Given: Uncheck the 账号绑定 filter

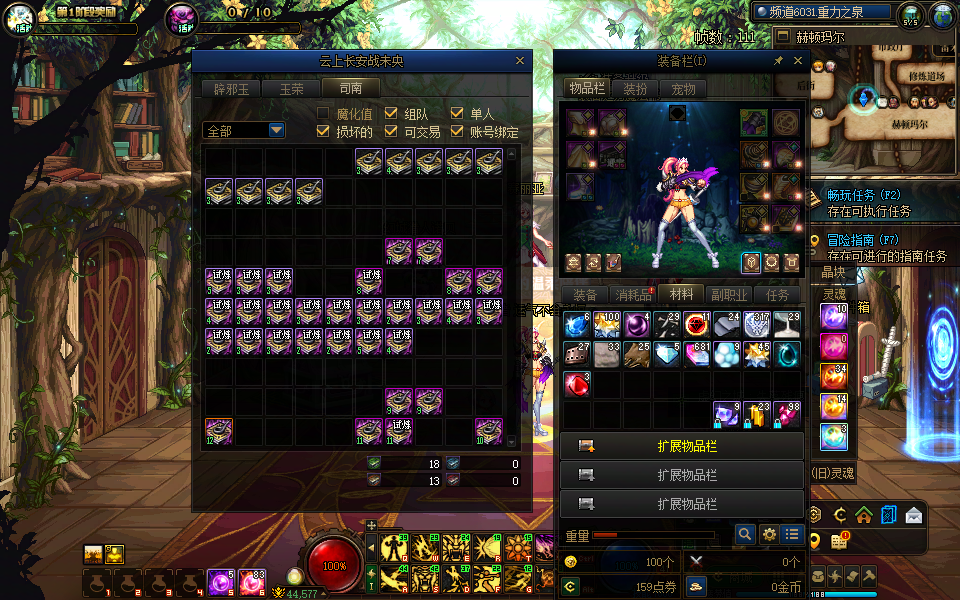Looking at the screenshot, I should point(457,131).
